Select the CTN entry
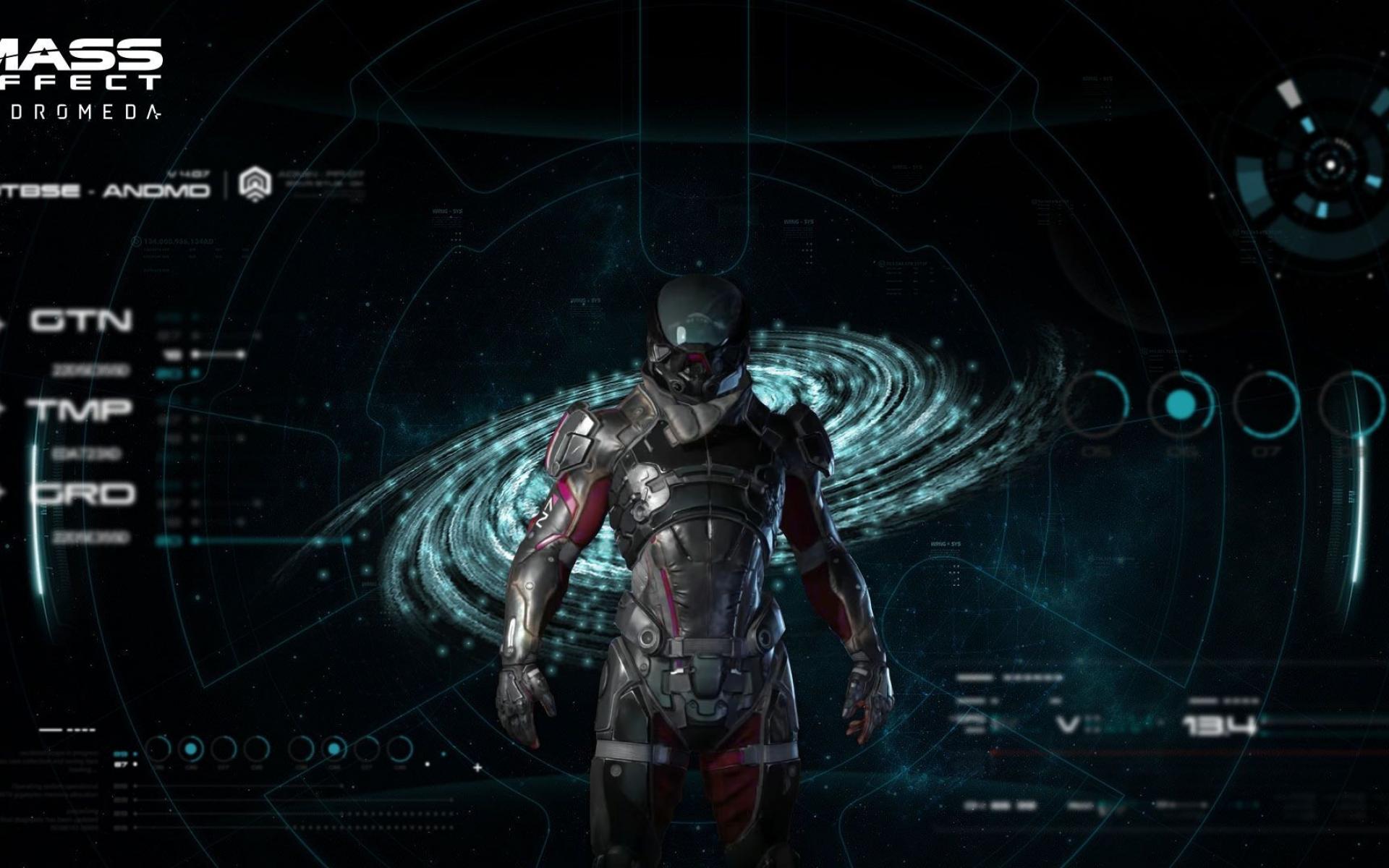 pos(81,320)
